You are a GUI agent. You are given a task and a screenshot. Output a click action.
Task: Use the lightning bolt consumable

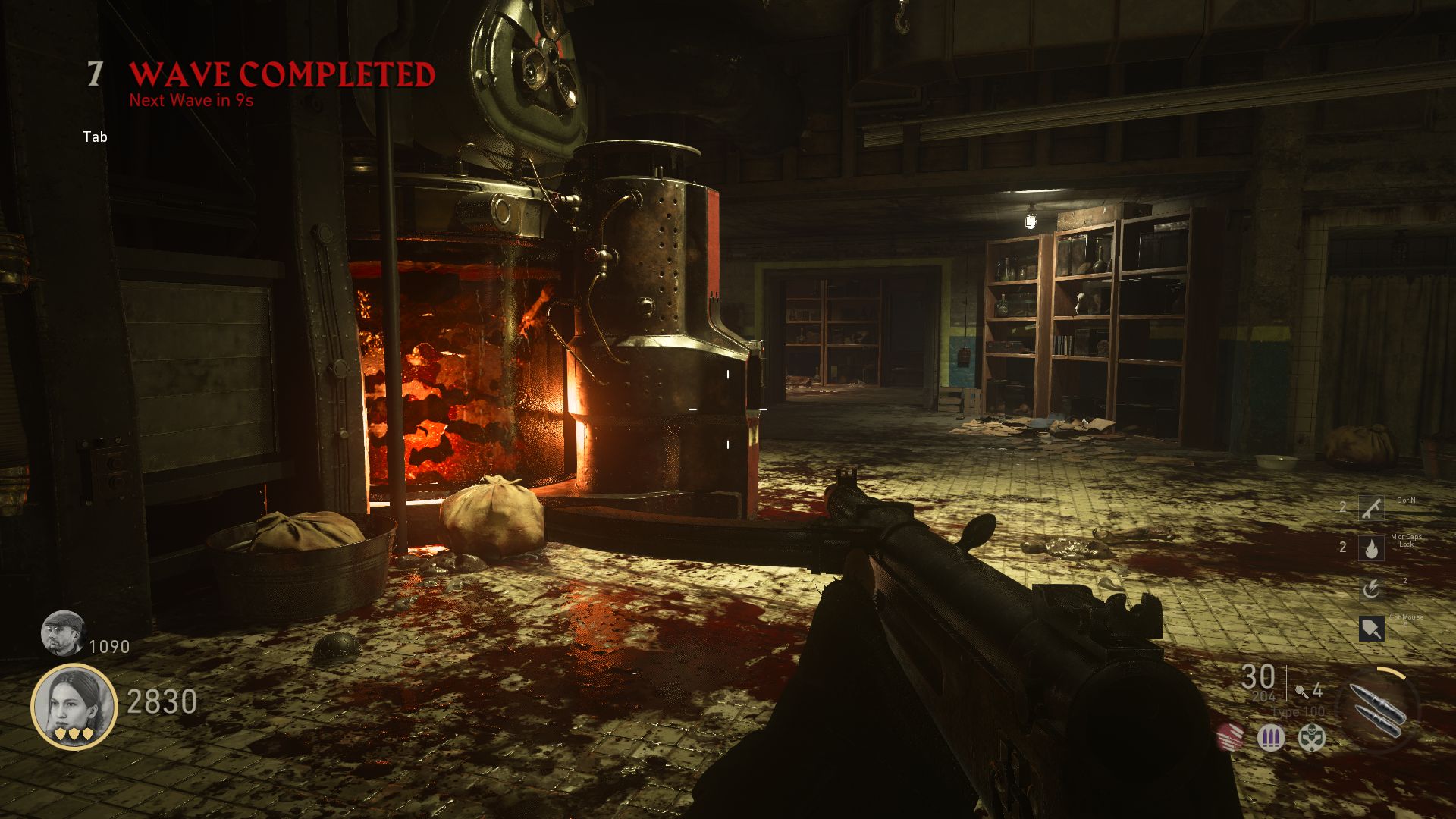click(1370, 588)
